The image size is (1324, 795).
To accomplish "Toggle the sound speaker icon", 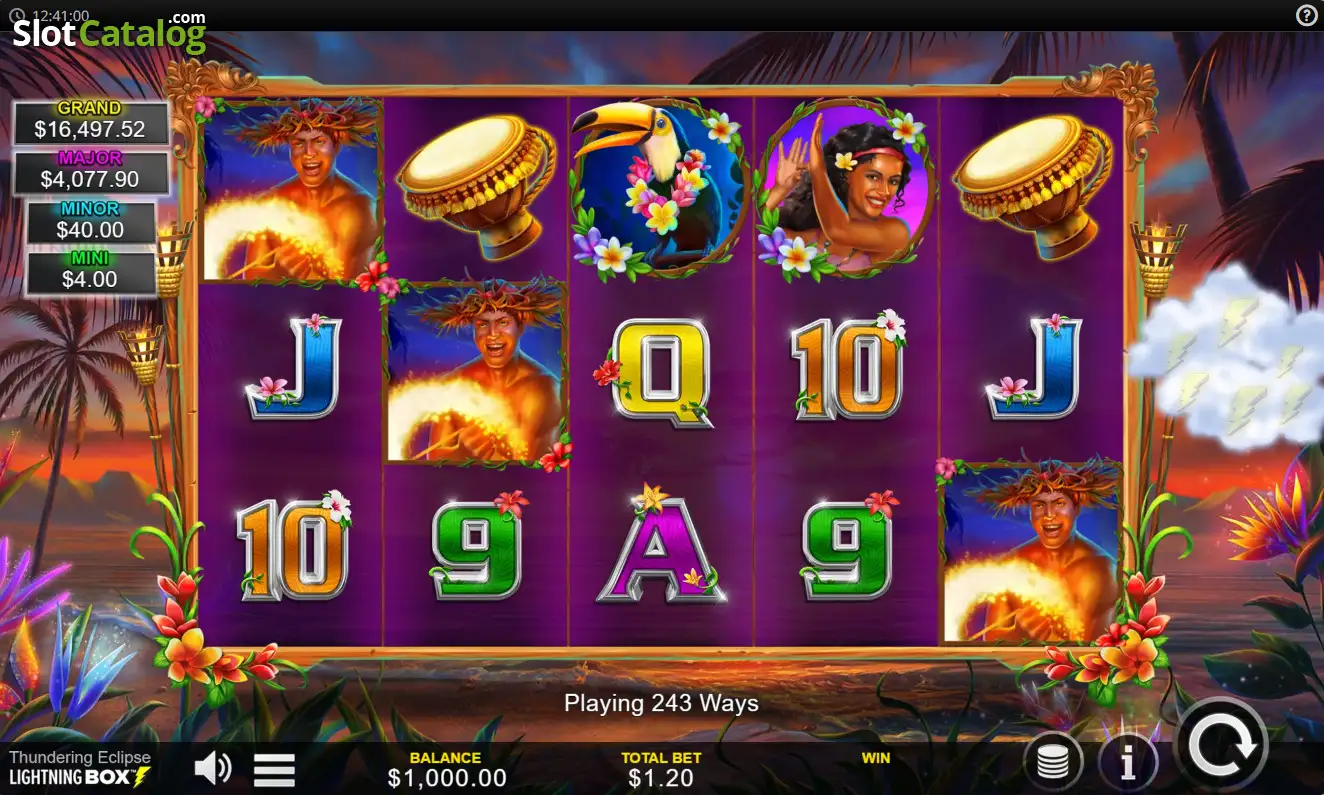I will point(212,768).
